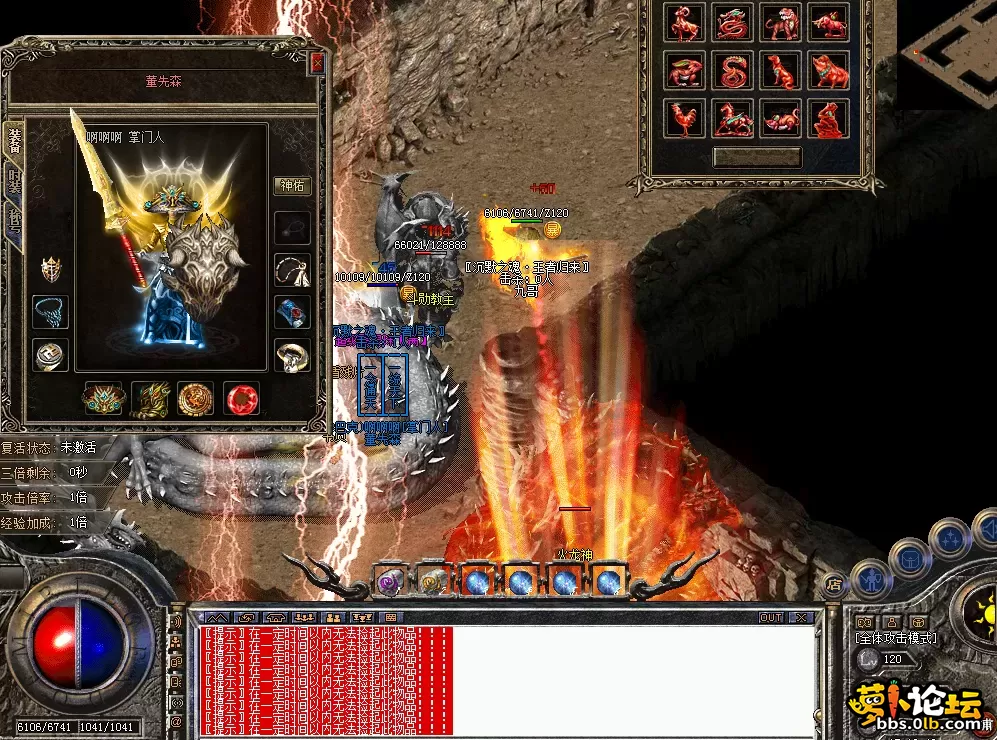Click the 神佑 button

point(292,186)
